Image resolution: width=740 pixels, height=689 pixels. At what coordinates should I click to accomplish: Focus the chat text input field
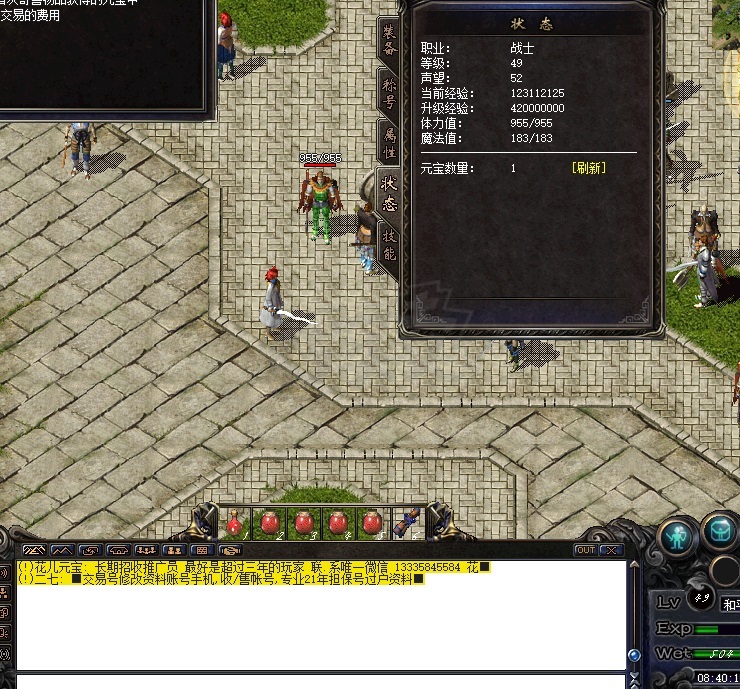(320, 682)
